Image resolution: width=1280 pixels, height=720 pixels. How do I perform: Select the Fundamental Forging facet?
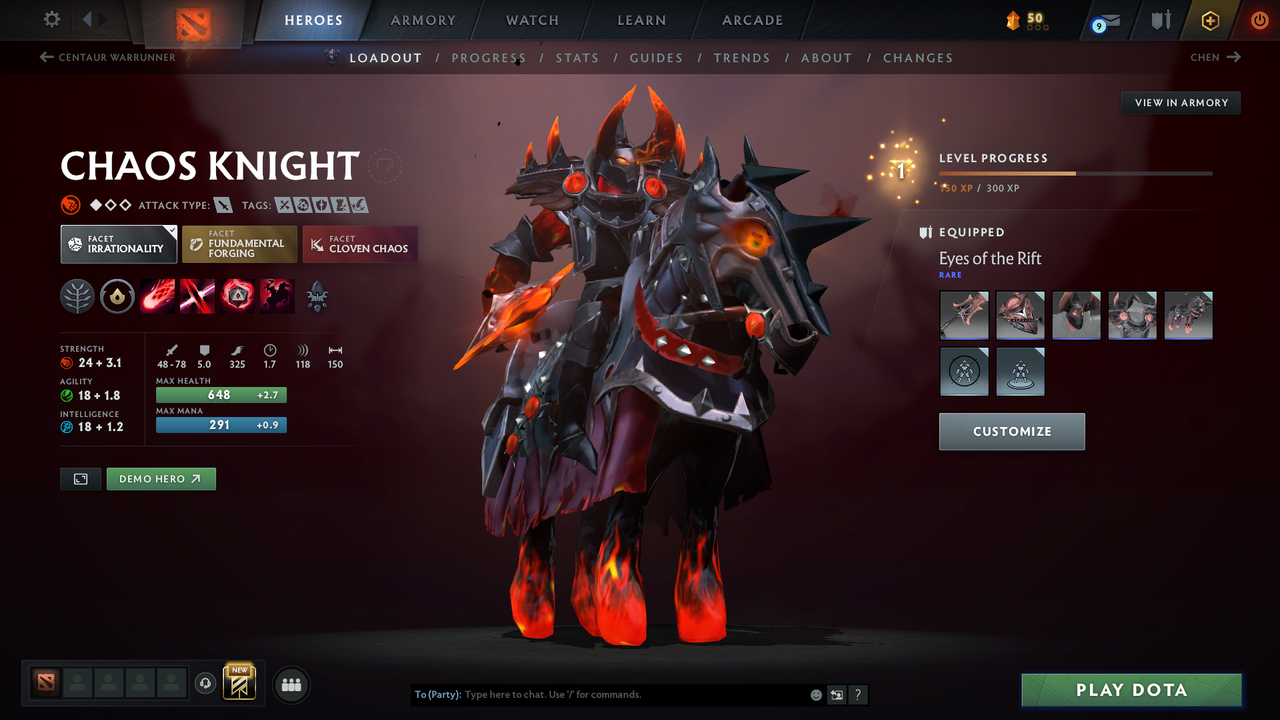239,244
